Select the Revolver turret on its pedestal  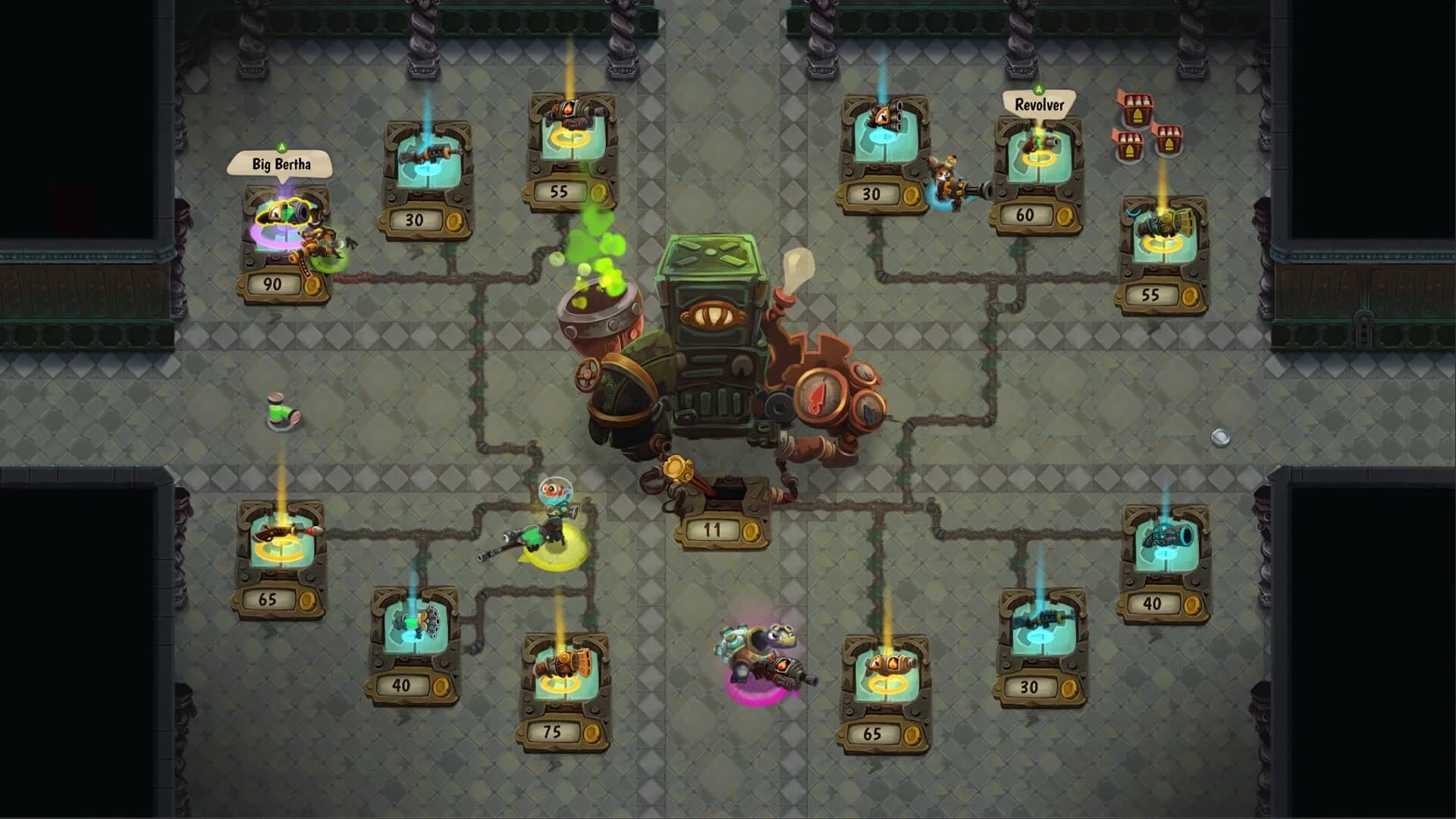[1041, 146]
